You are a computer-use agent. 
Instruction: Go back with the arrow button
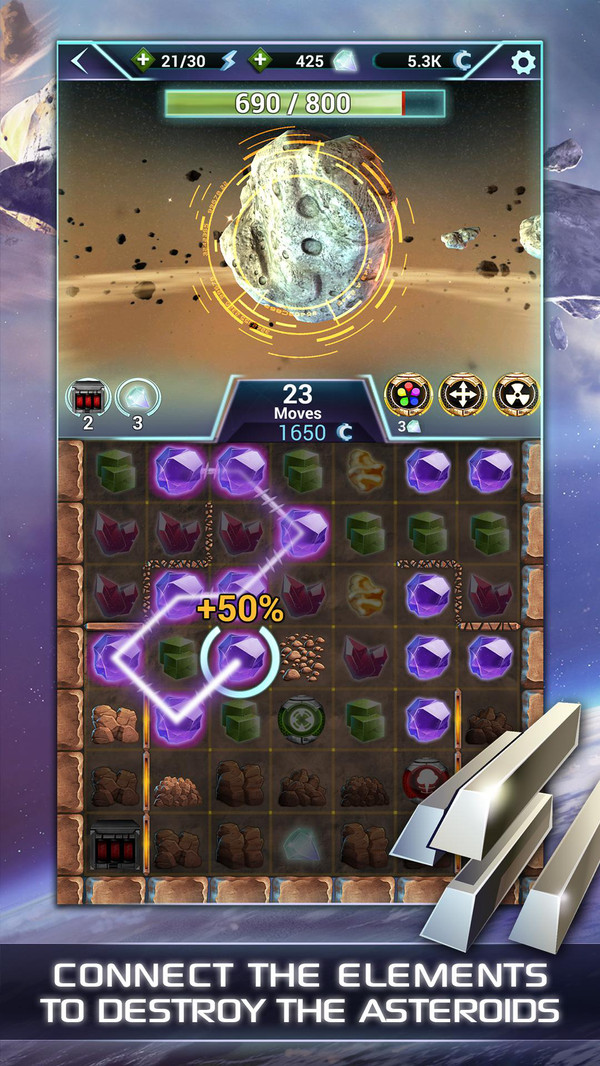(x=82, y=61)
